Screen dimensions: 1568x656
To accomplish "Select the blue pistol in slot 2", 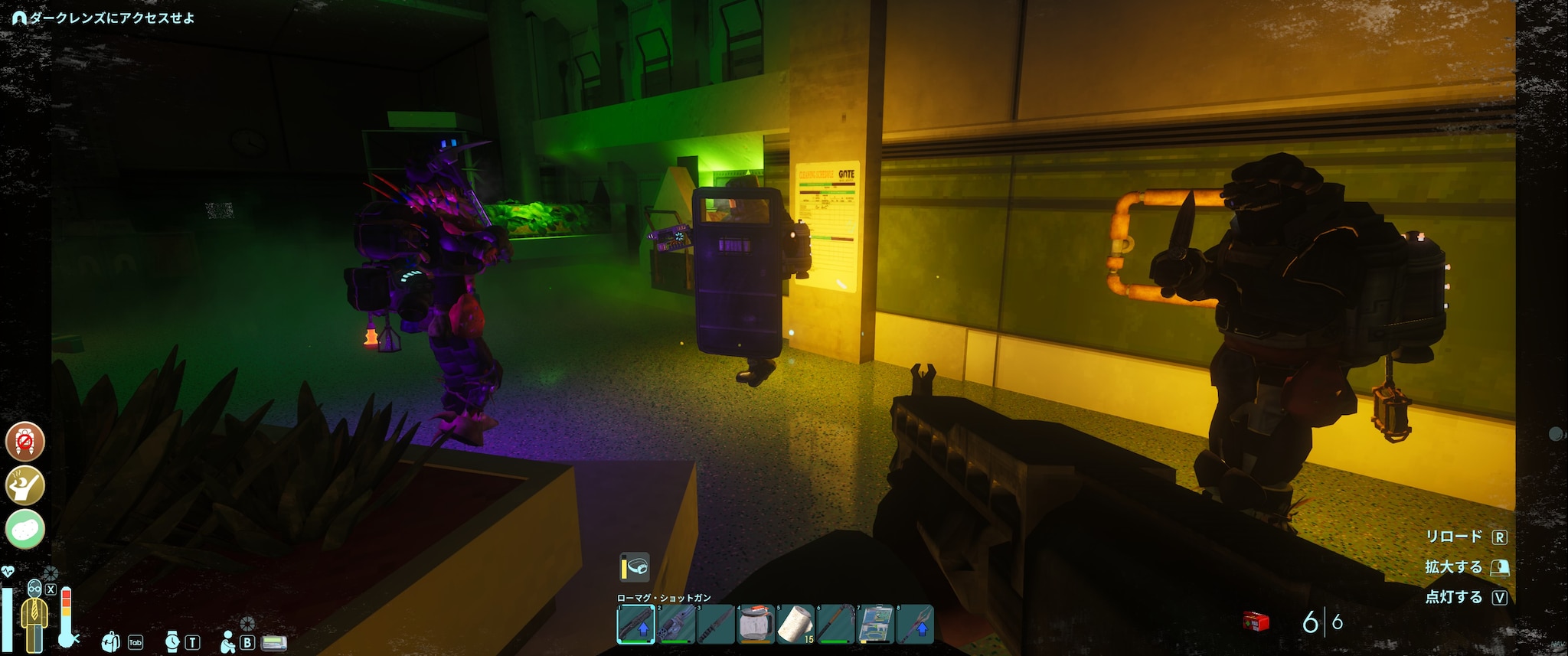I will (x=676, y=624).
